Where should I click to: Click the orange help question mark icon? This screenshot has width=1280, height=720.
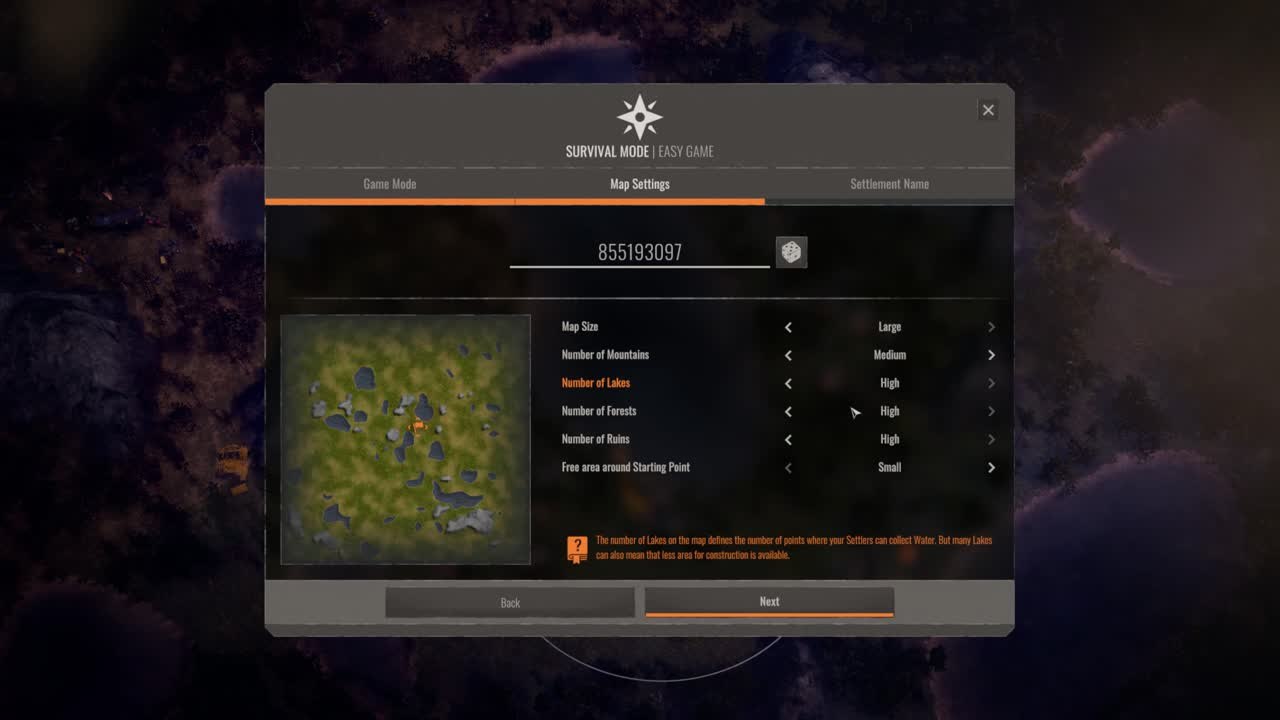click(x=577, y=549)
